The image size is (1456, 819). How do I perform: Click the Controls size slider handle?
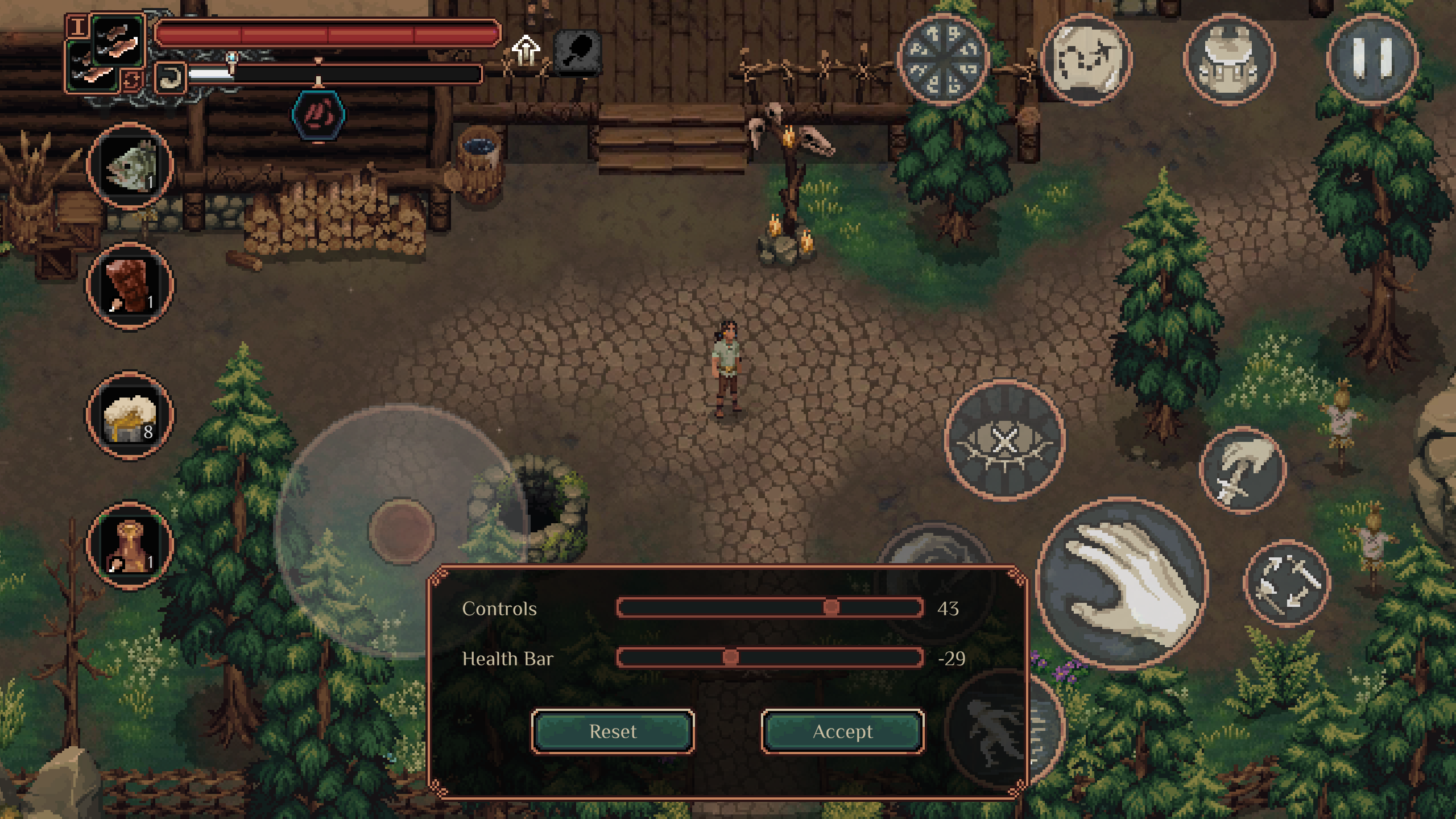click(831, 607)
